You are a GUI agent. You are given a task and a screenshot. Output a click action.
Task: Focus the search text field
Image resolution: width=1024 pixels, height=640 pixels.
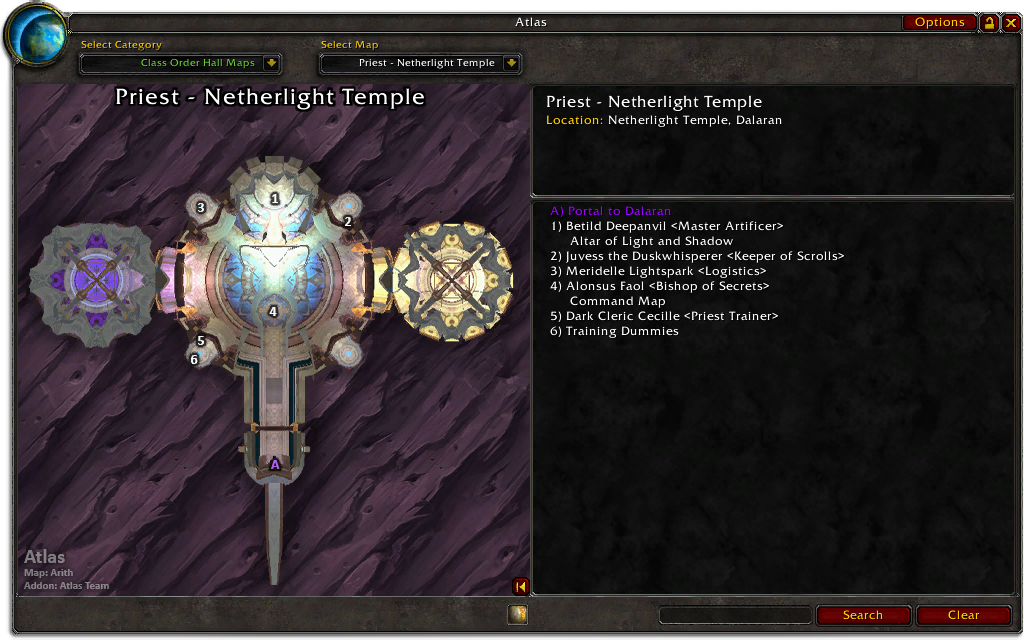(735, 615)
